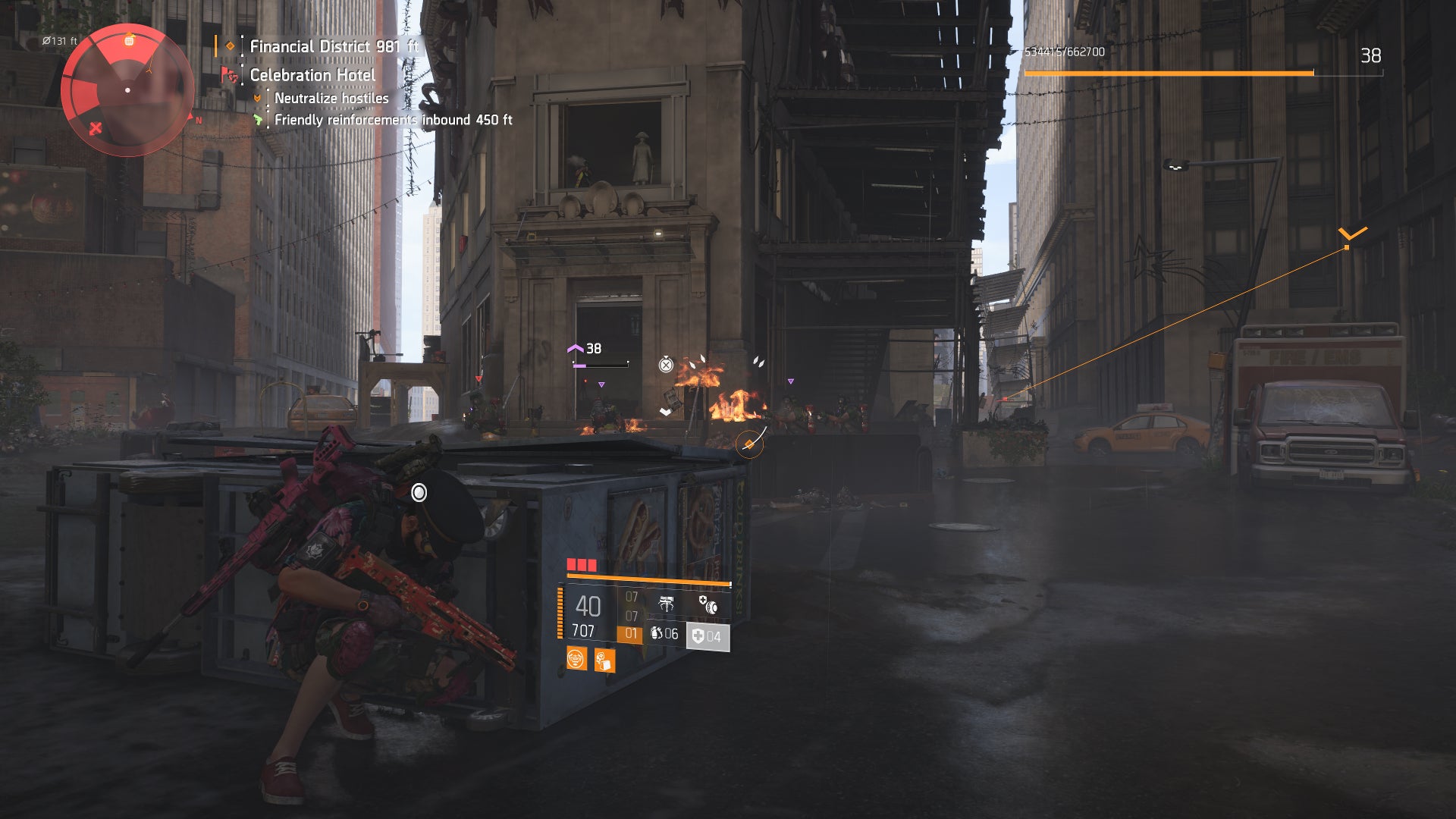Click the Neutralize hostiles objective text
The width and height of the screenshot is (1456, 819).
[x=331, y=99]
